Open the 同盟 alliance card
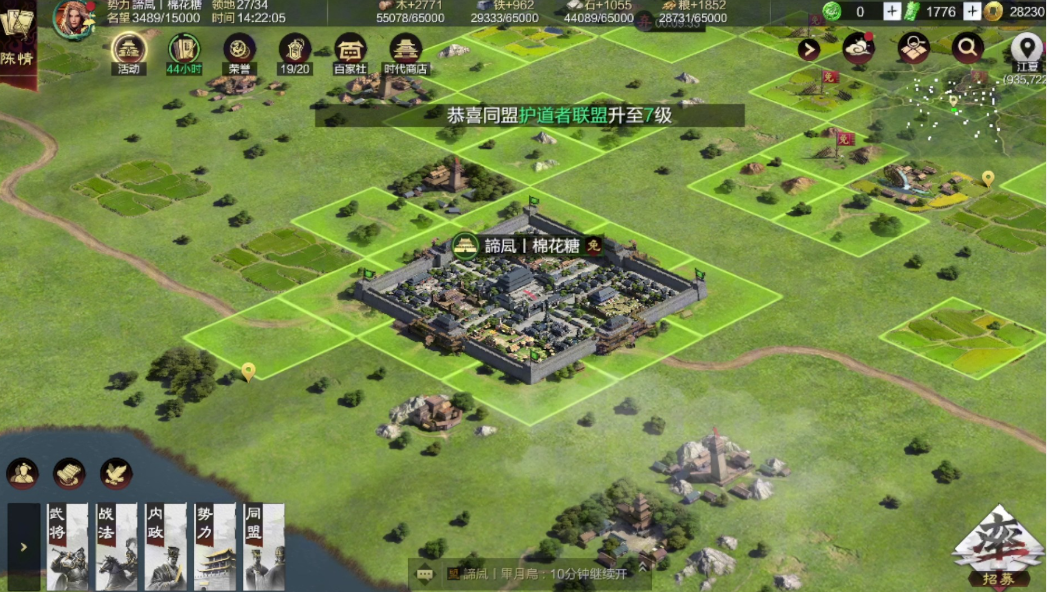Image resolution: width=1047 pixels, height=592 pixels. pos(263,546)
